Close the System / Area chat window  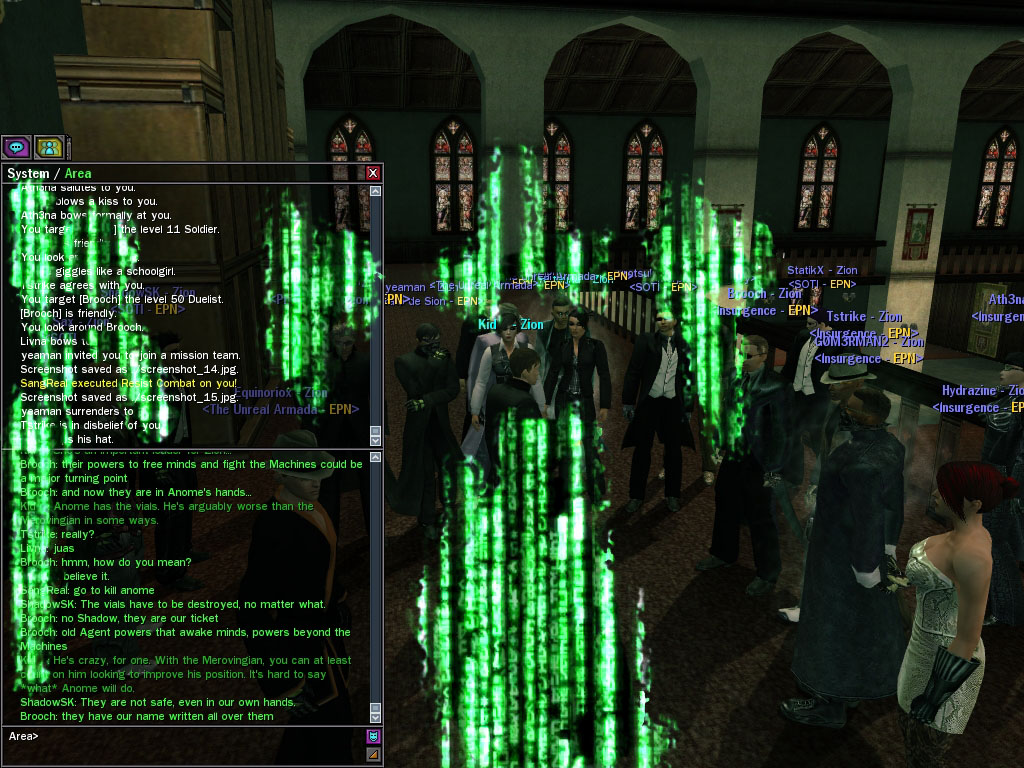coord(373,173)
